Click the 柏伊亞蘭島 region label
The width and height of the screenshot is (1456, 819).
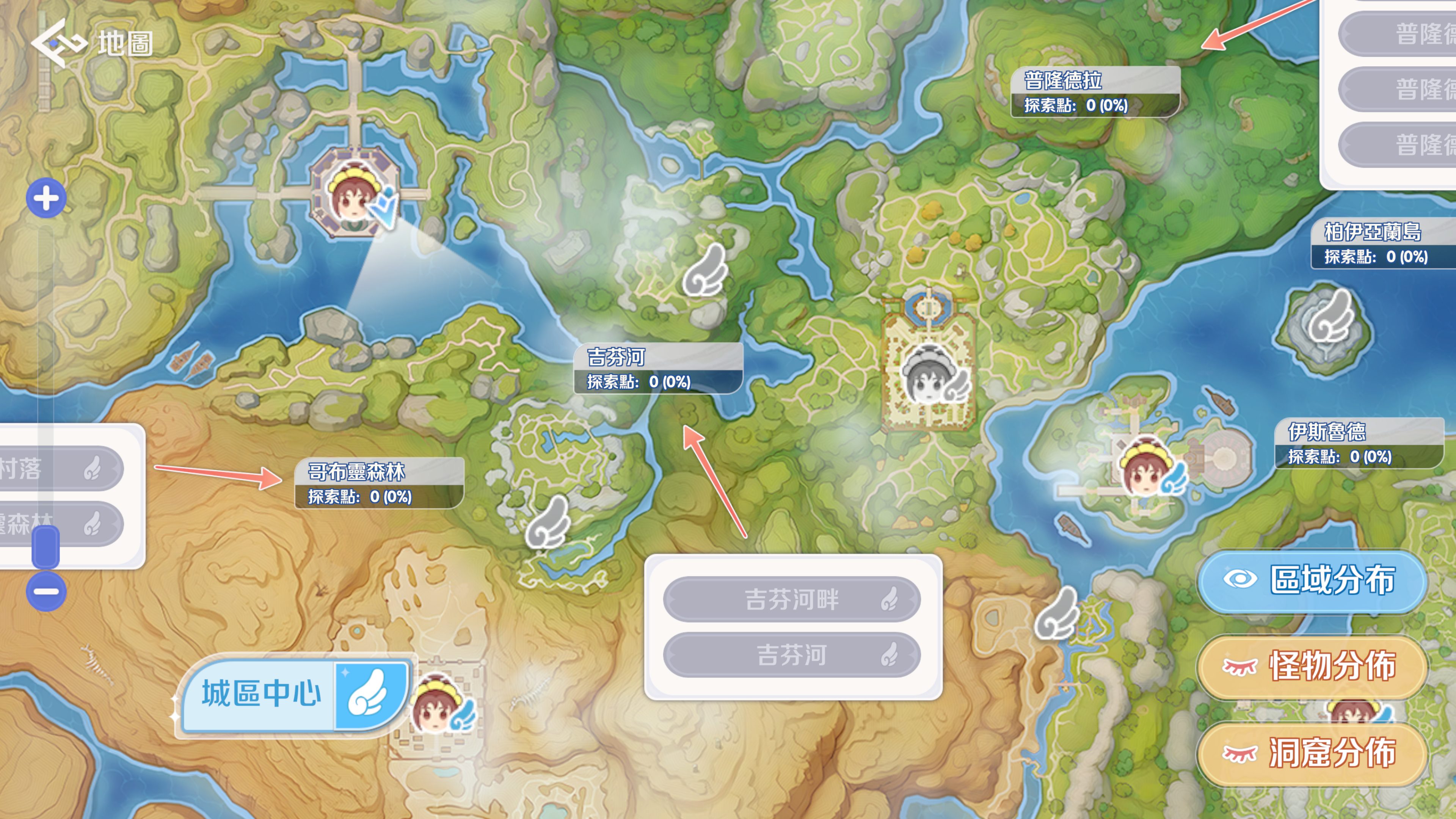(x=1382, y=243)
